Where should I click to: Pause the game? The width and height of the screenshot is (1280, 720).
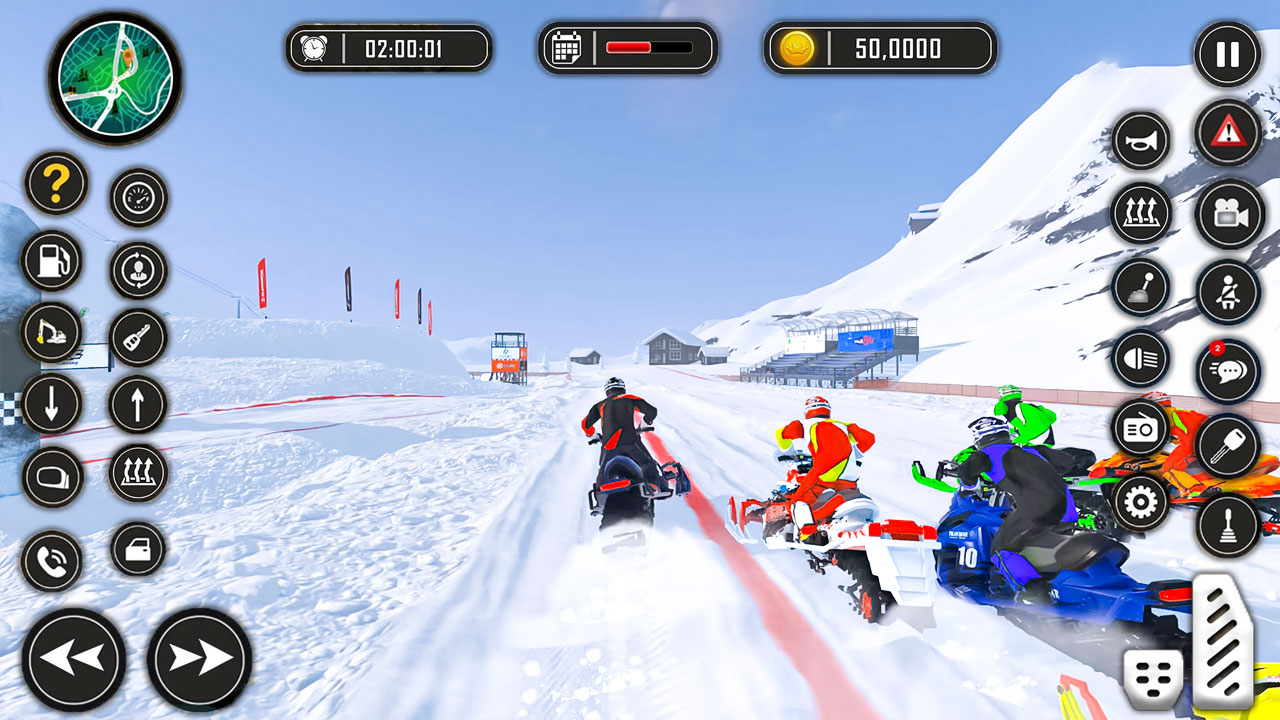(1229, 55)
